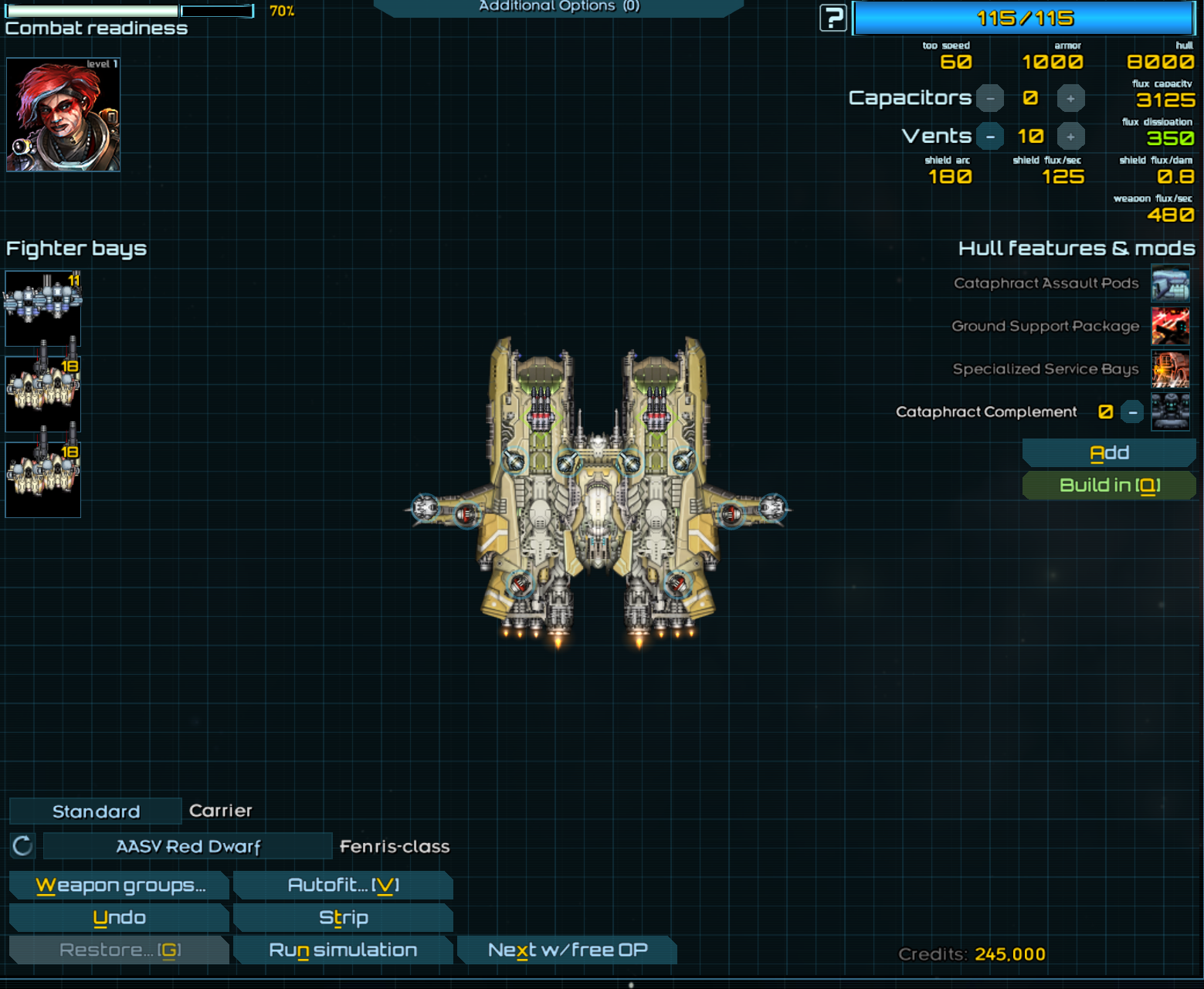Decrease the Capacitors count

point(990,99)
